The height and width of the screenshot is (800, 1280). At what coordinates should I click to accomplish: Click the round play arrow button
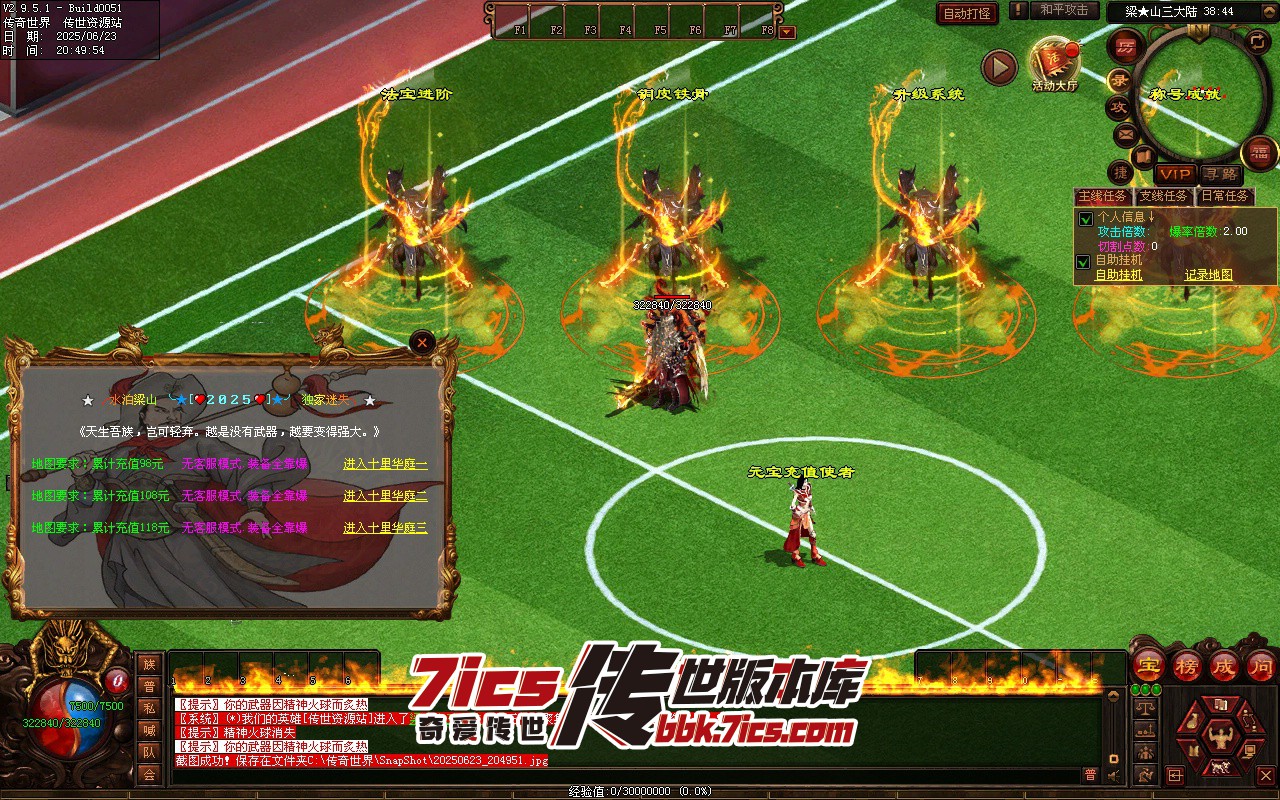(x=998, y=67)
